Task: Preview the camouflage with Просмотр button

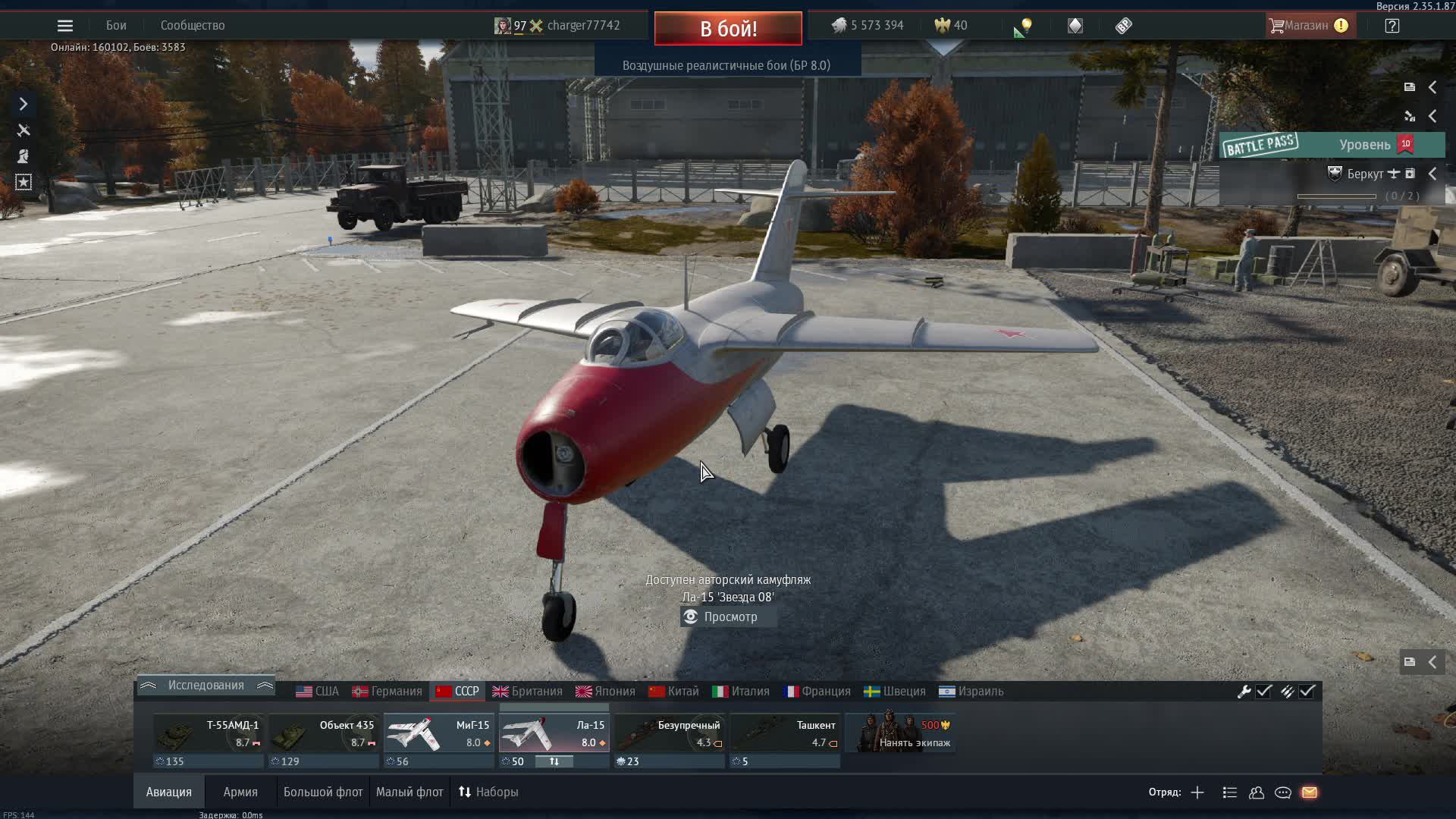Action: [x=729, y=617]
